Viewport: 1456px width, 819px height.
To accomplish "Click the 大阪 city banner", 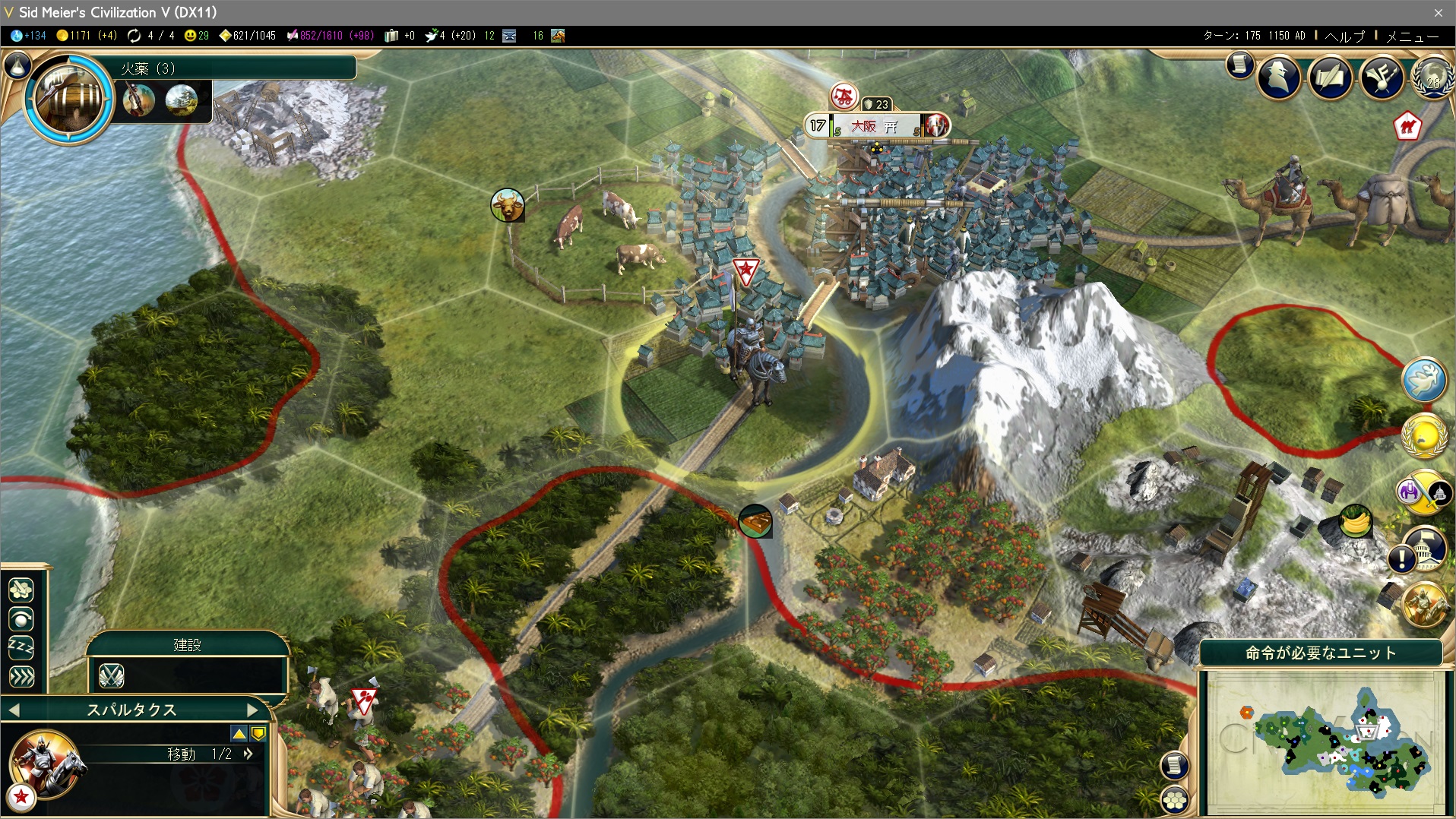I will (x=875, y=126).
